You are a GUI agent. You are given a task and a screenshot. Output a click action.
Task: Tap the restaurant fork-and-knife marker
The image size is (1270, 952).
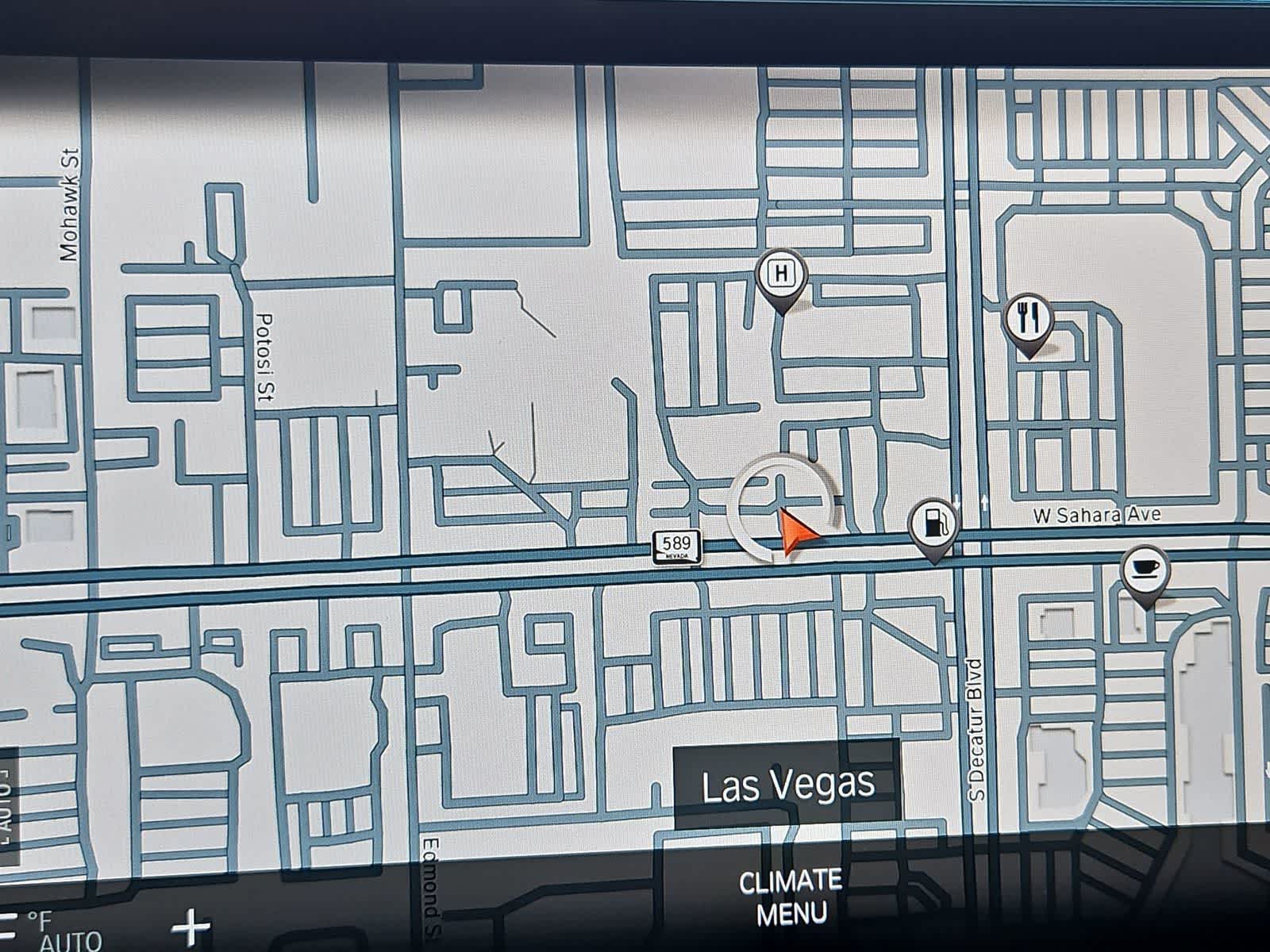(1029, 321)
